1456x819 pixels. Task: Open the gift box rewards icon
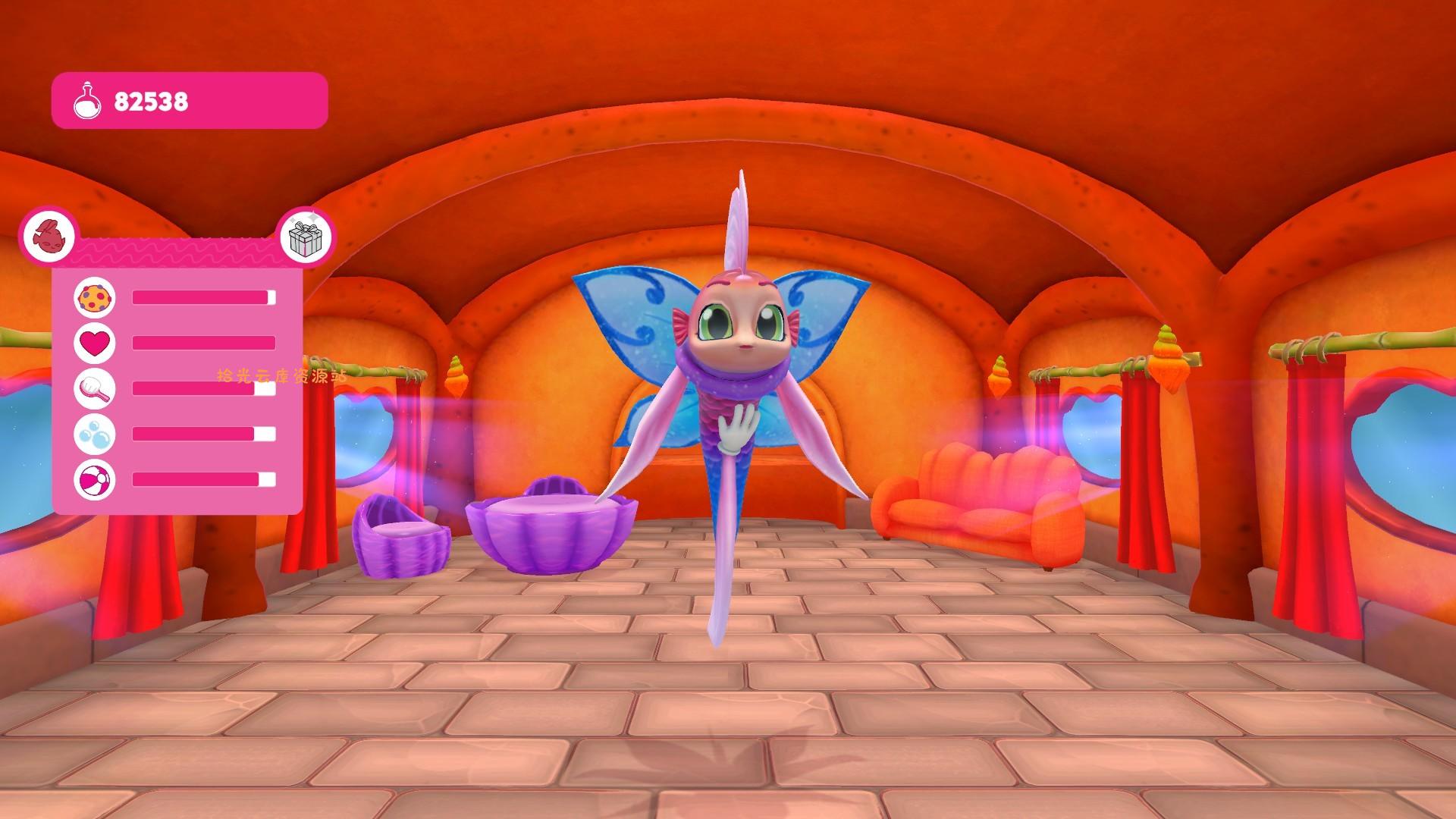coord(306,239)
